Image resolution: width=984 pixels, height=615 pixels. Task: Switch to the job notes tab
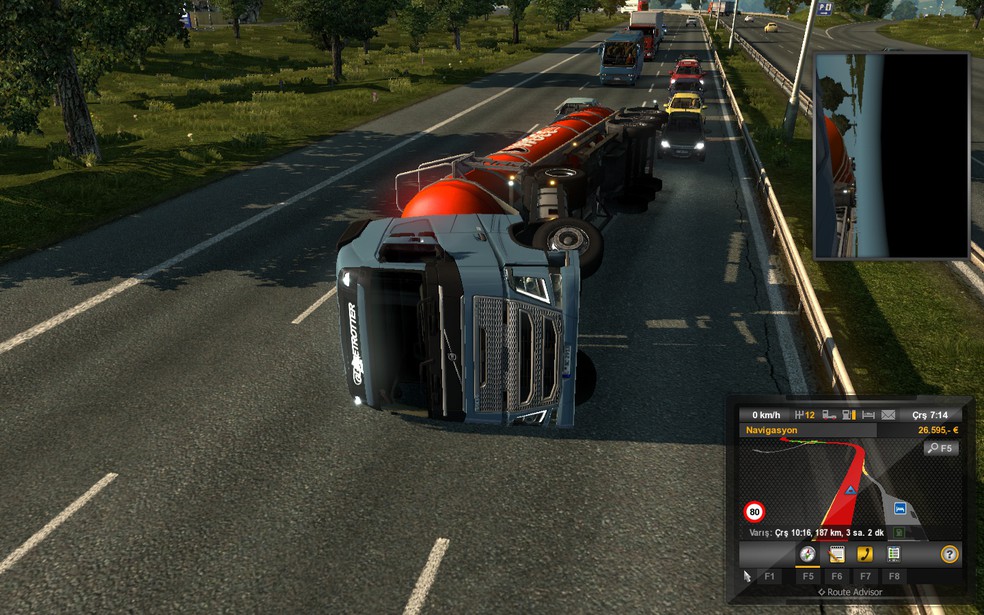pyautogui.click(x=837, y=554)
